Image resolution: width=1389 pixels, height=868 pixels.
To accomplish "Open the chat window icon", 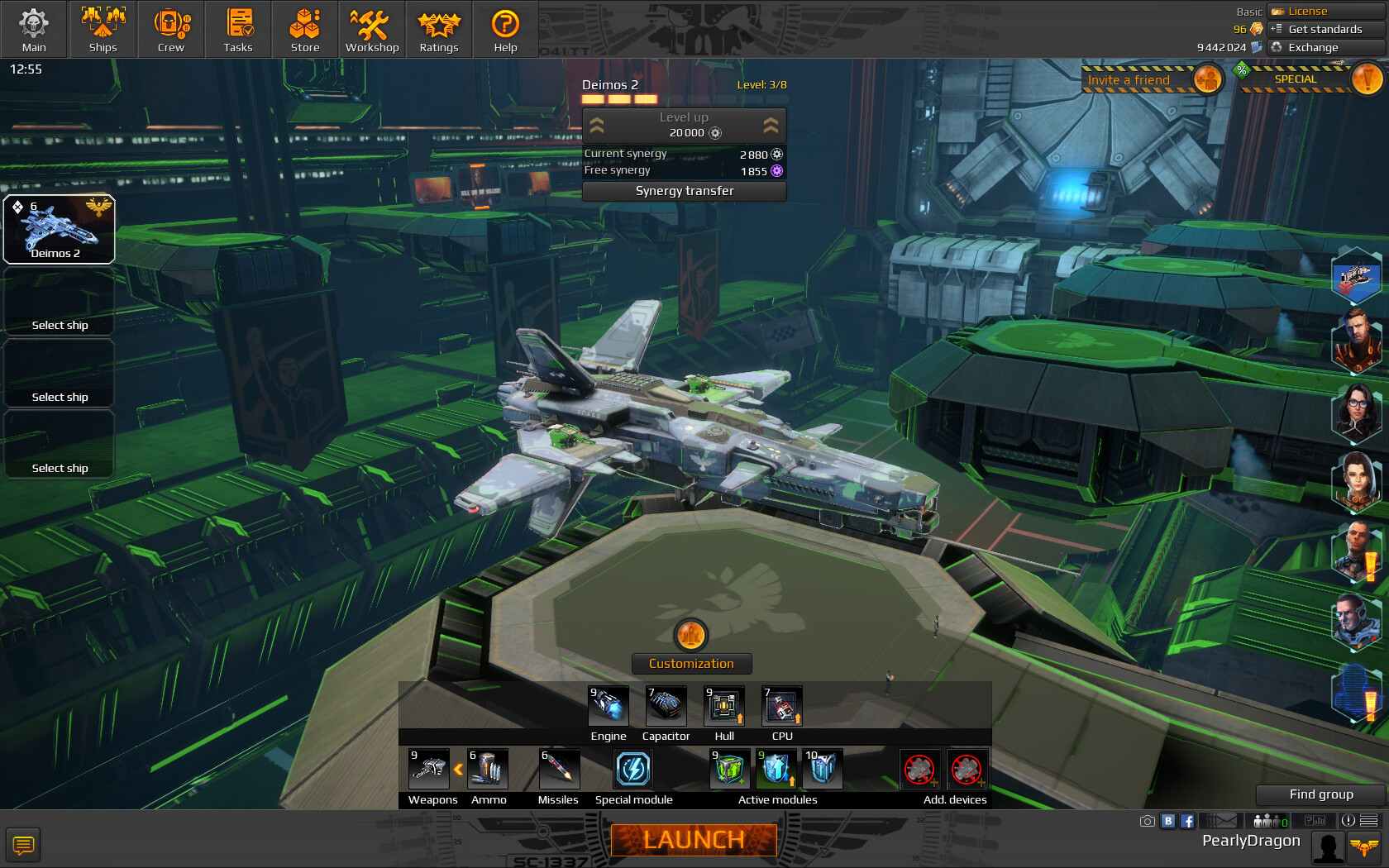I will coord(23,845).
